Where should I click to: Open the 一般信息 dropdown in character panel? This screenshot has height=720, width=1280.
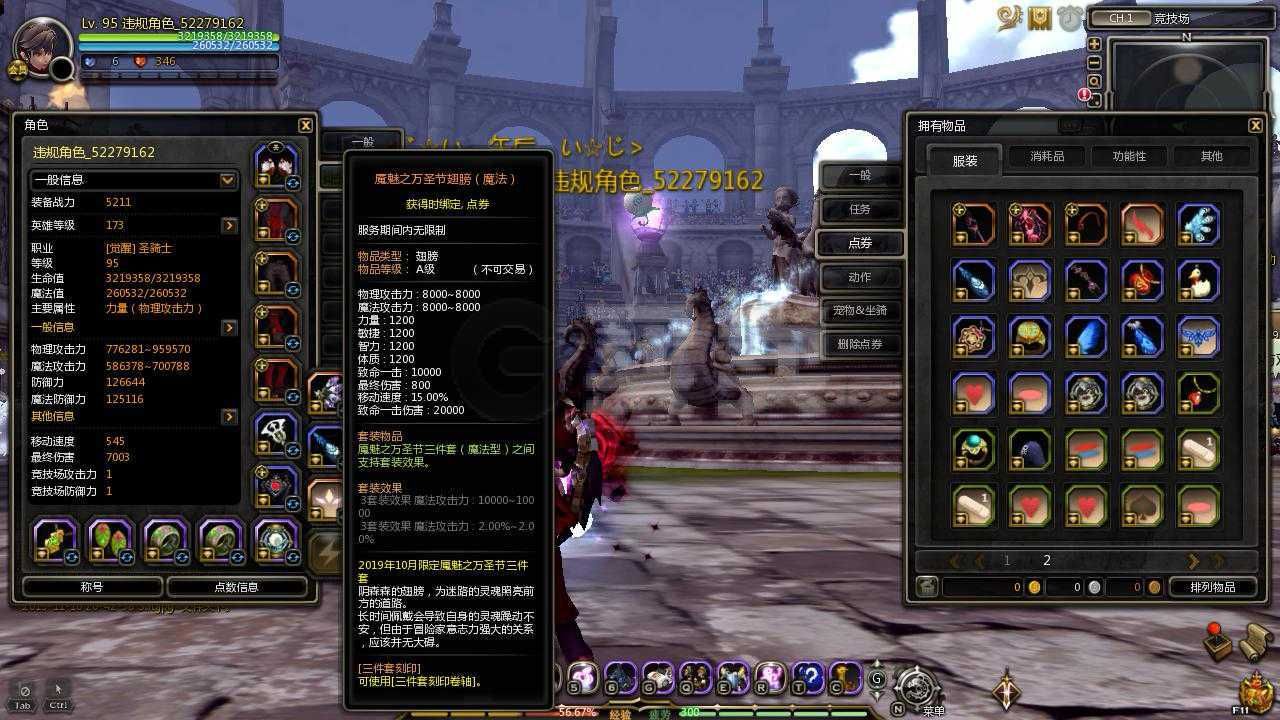(133, 180)
